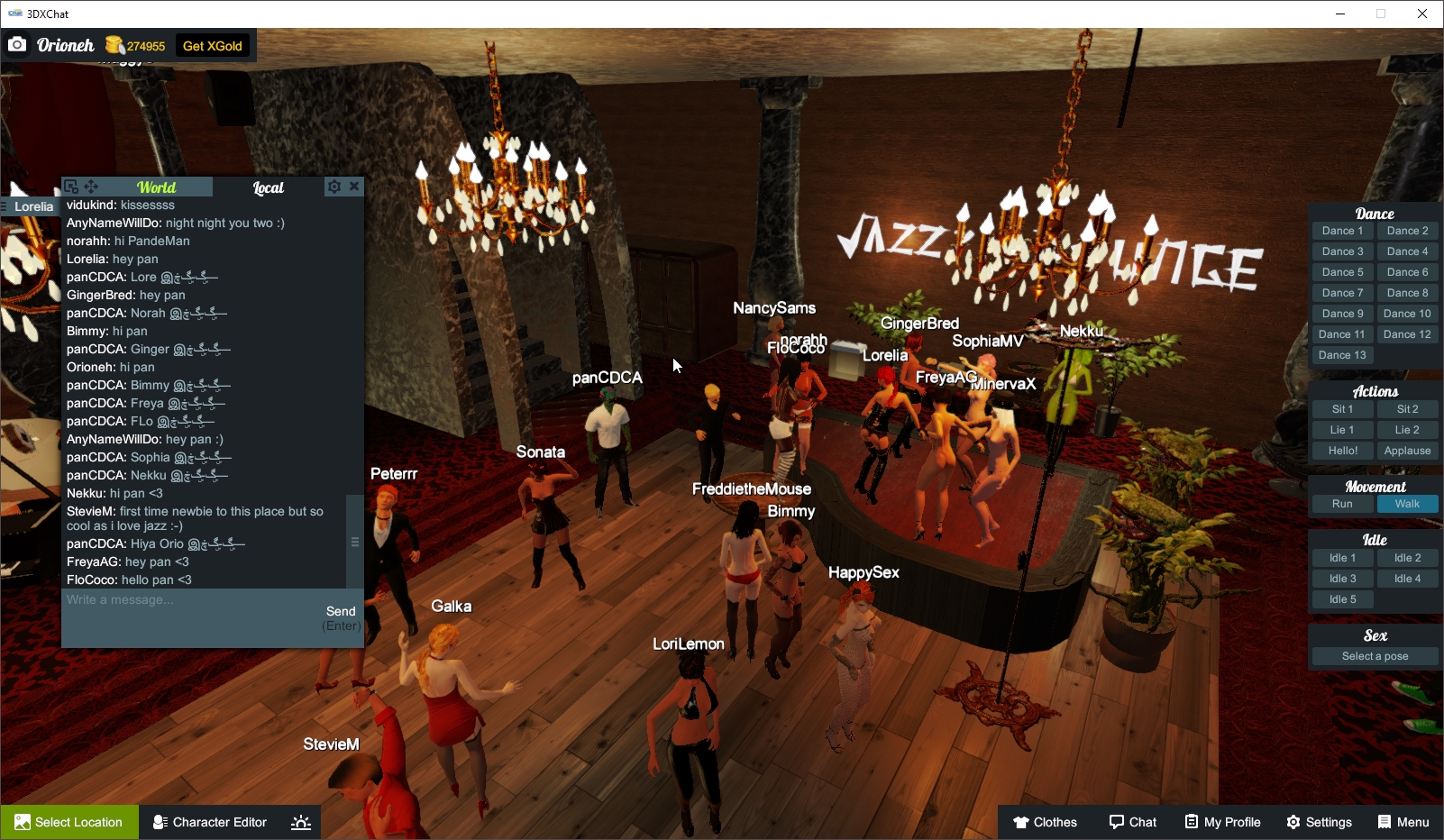Click the resize icon on chat window header
1444x840 pixels.
[70, 186]
